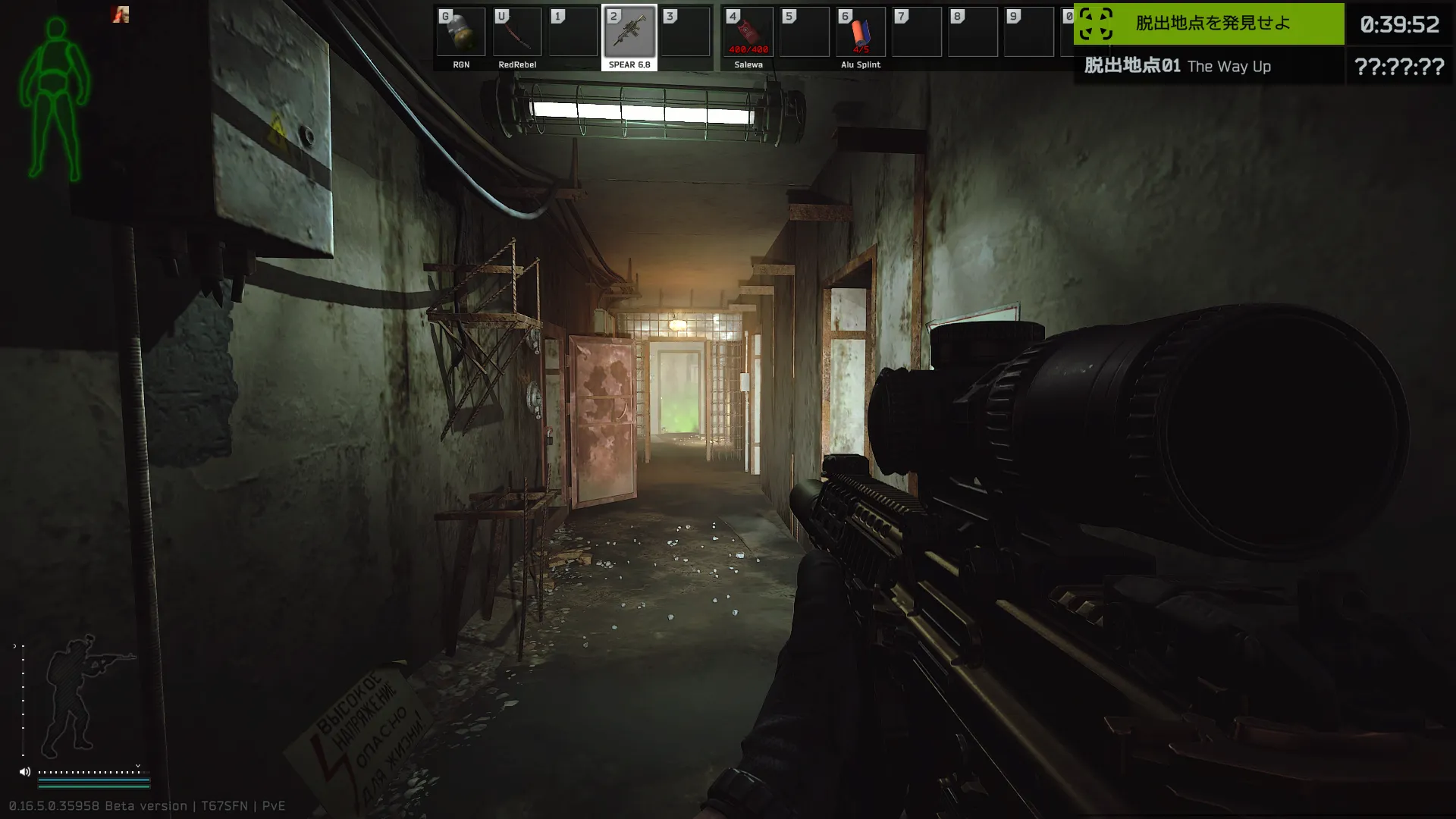Viewport: 1456px width, 819px height.
Task: Select the SPEAR 6.8 rifle slot
Action: [629, 33]
